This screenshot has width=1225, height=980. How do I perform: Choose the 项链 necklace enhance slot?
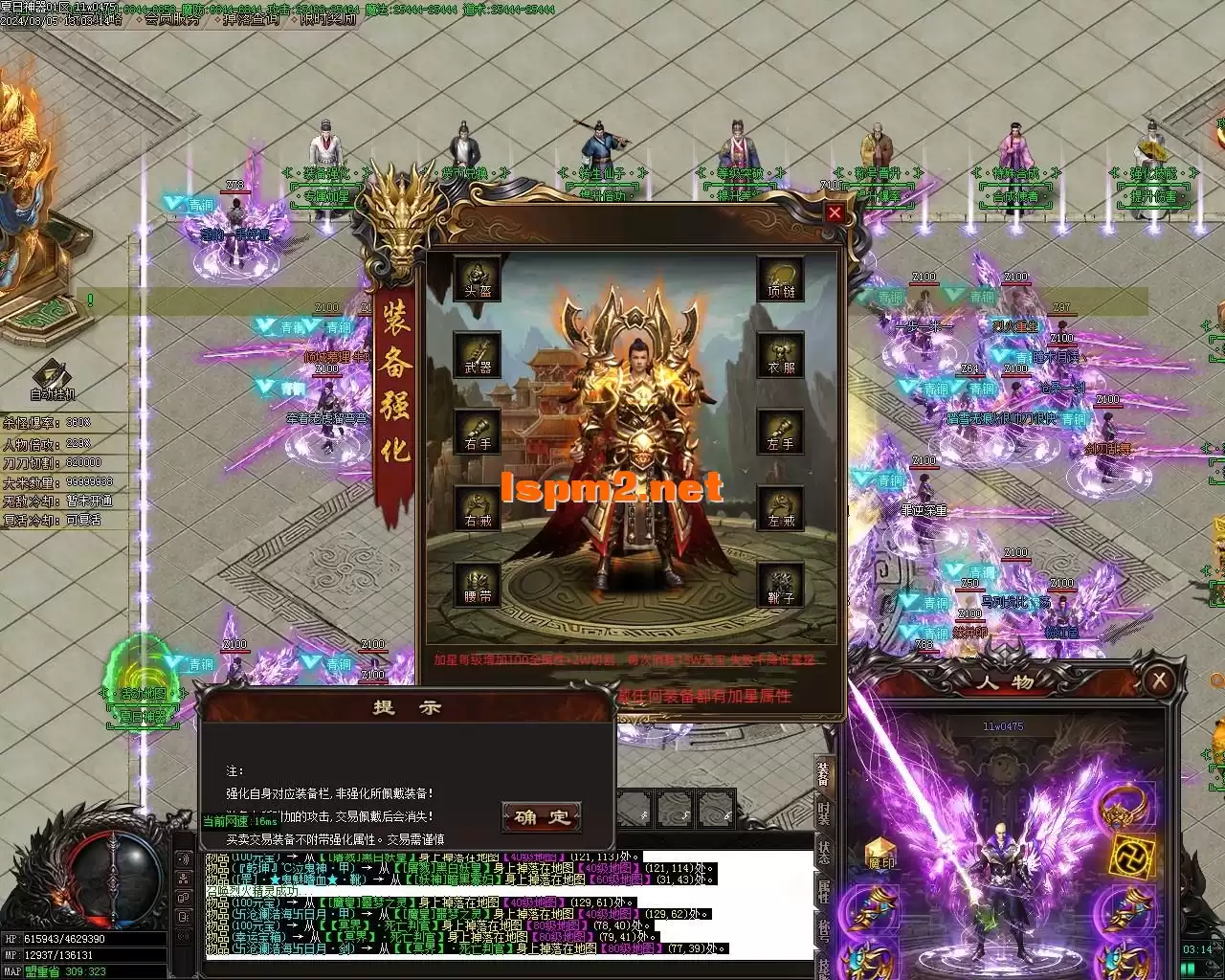(x=781, y=278)
